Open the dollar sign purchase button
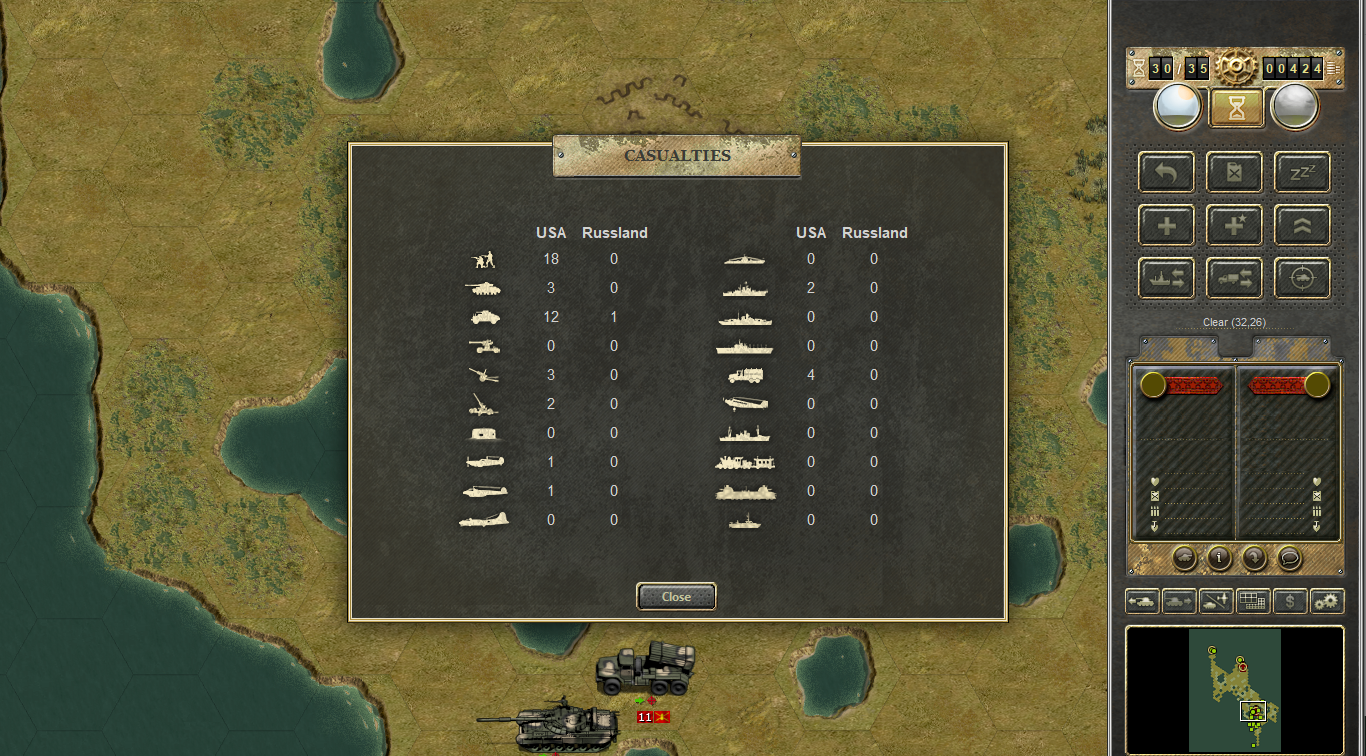The image size is (1366, 756). click(1290, 601)
